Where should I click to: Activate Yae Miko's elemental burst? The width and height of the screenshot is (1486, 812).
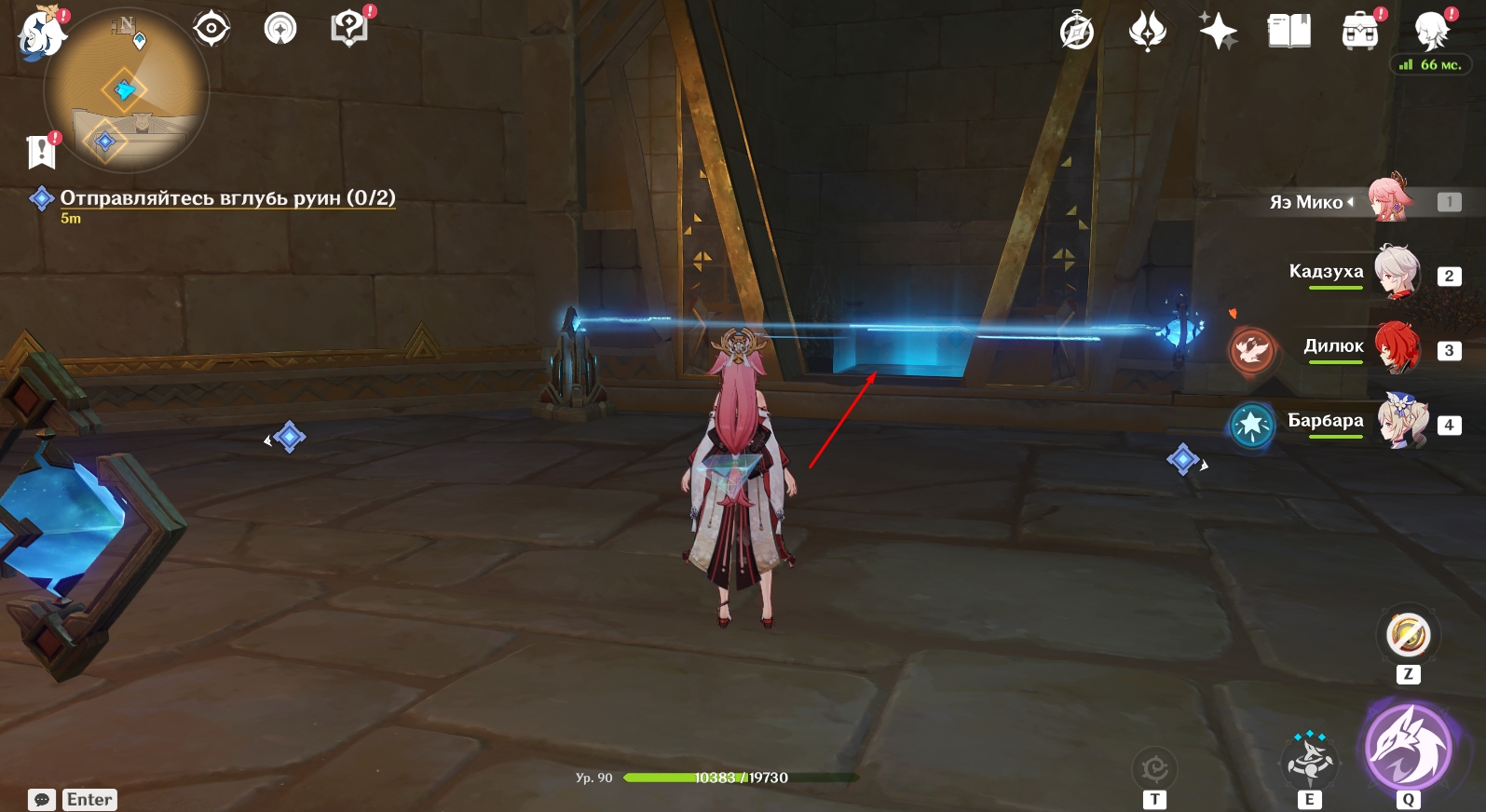coord(1408,746)
